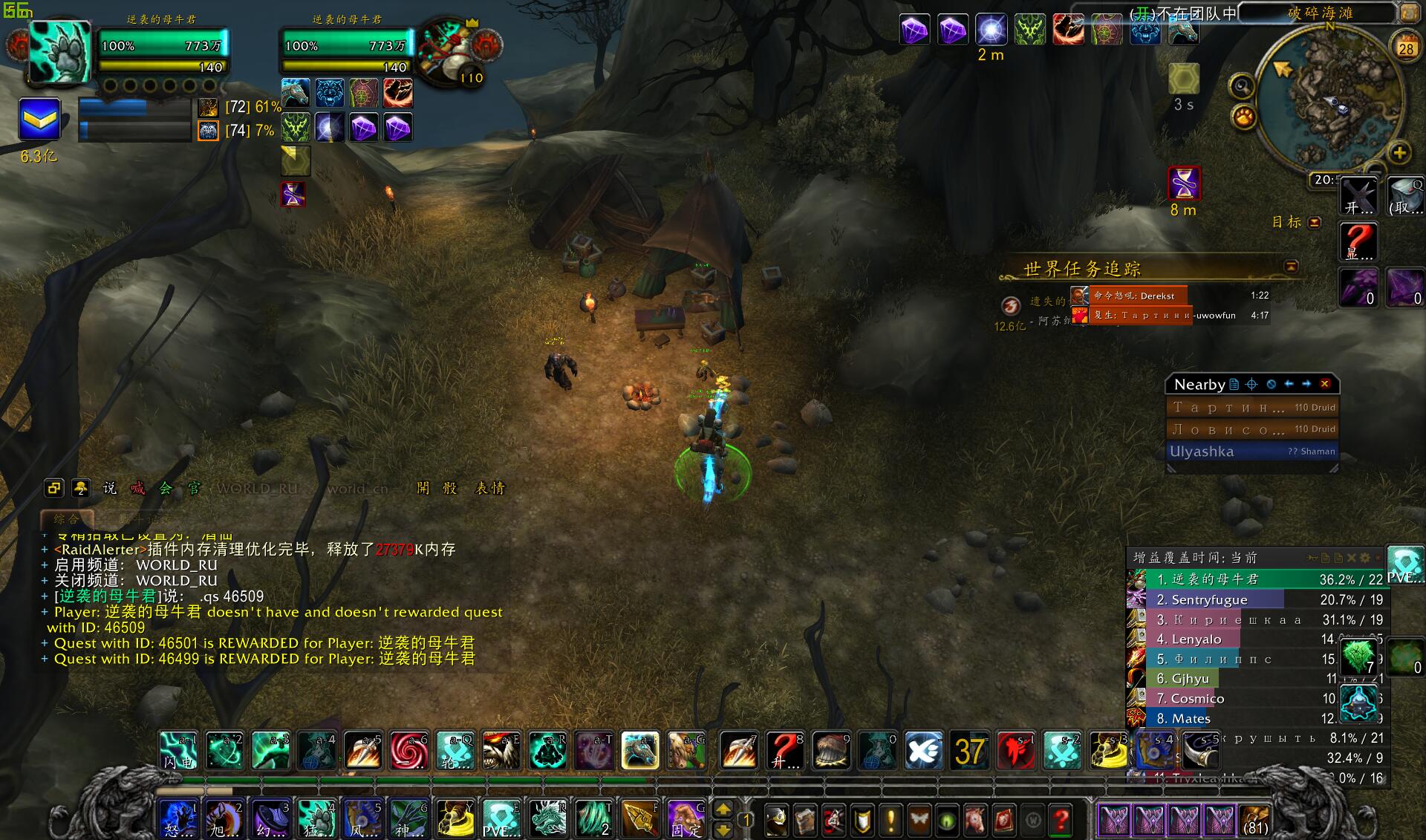Click the ability slot showing 37
1426x840 pixels.
point(970,750)
